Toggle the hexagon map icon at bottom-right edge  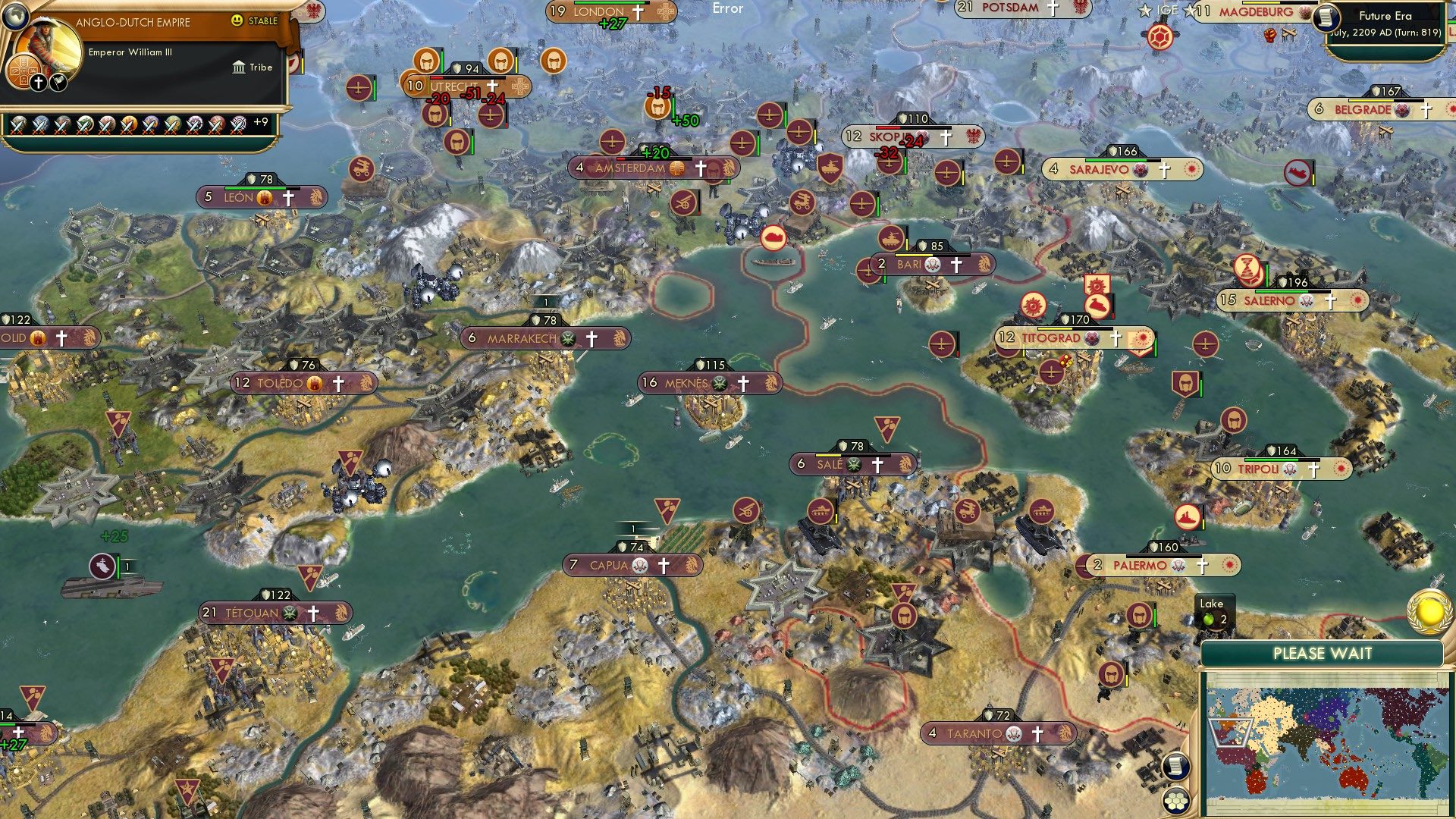[1176, 802]
